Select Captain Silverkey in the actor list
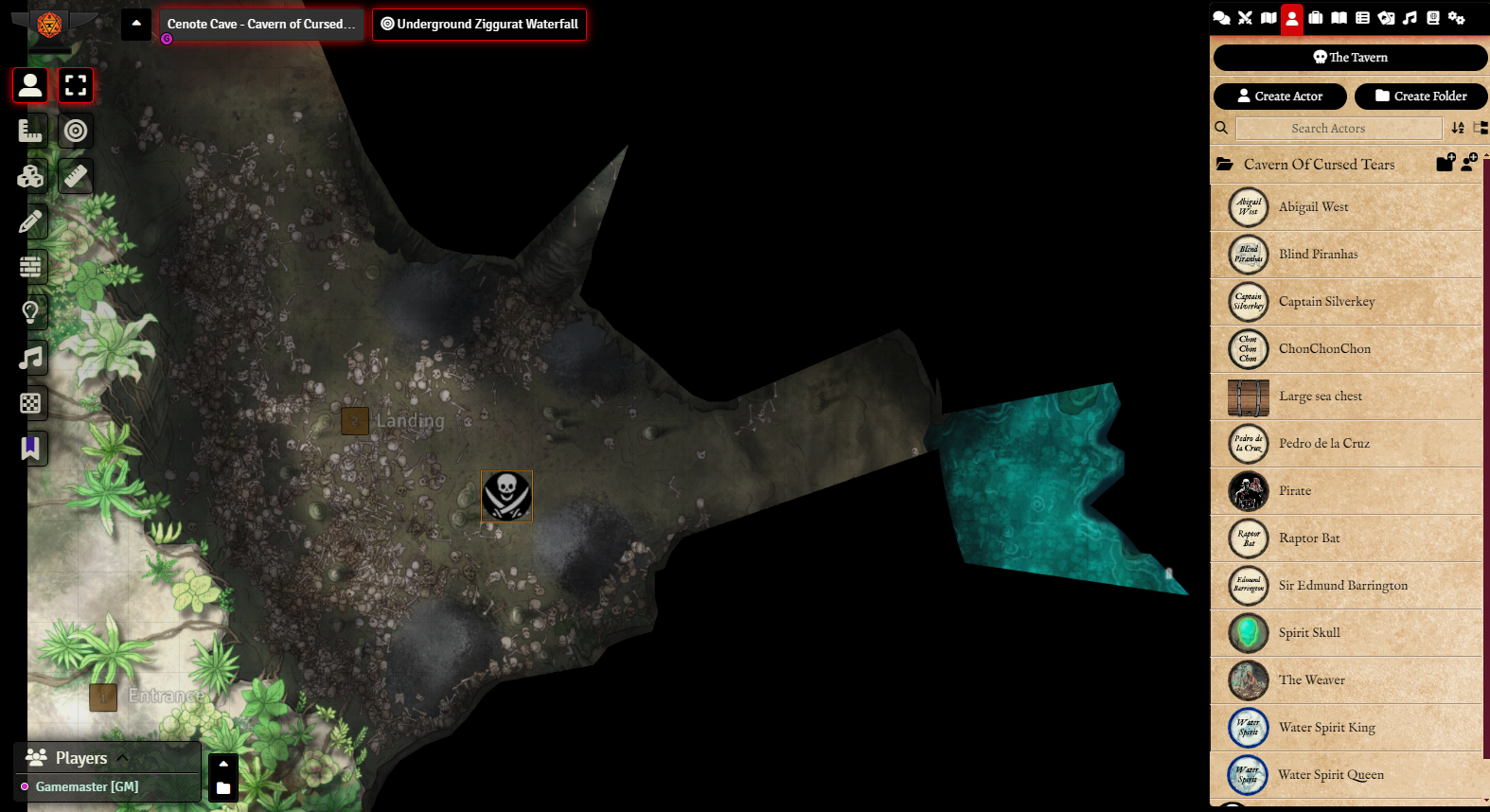1490x812 pixels. [x=1326, y=302]
